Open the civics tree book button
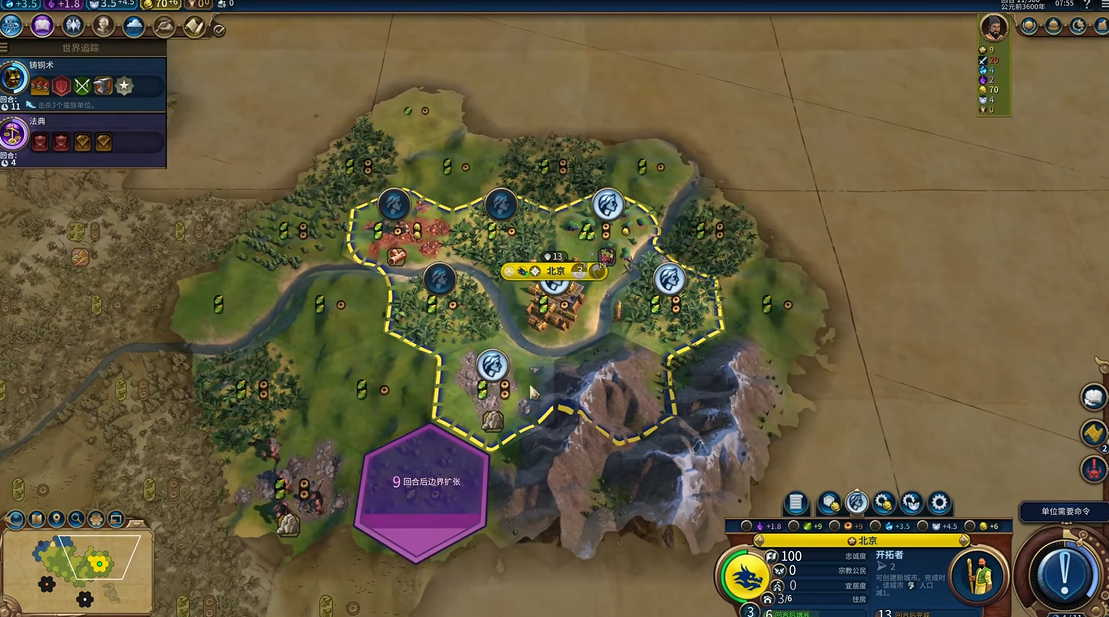The height and width of the screenshot is (617, 1109). click(x=42, y=26)
